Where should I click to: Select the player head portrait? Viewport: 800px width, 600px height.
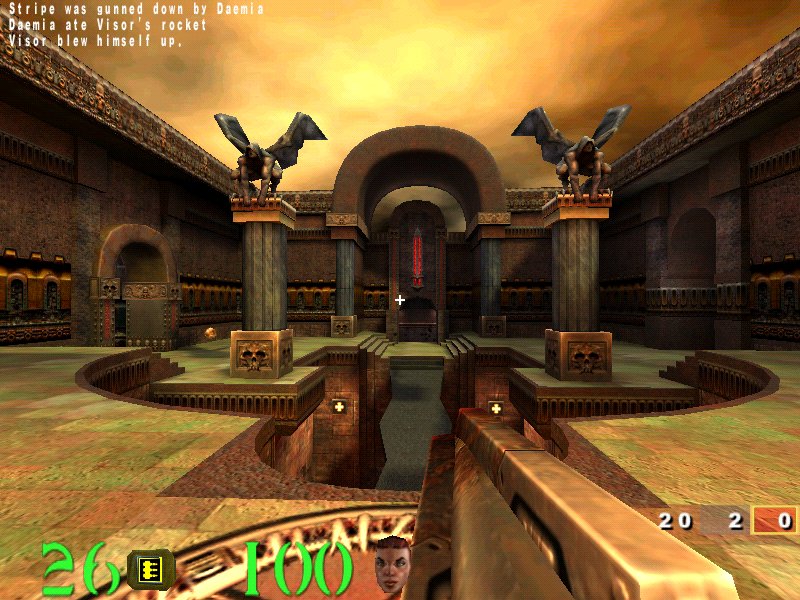tap(393, 564)
